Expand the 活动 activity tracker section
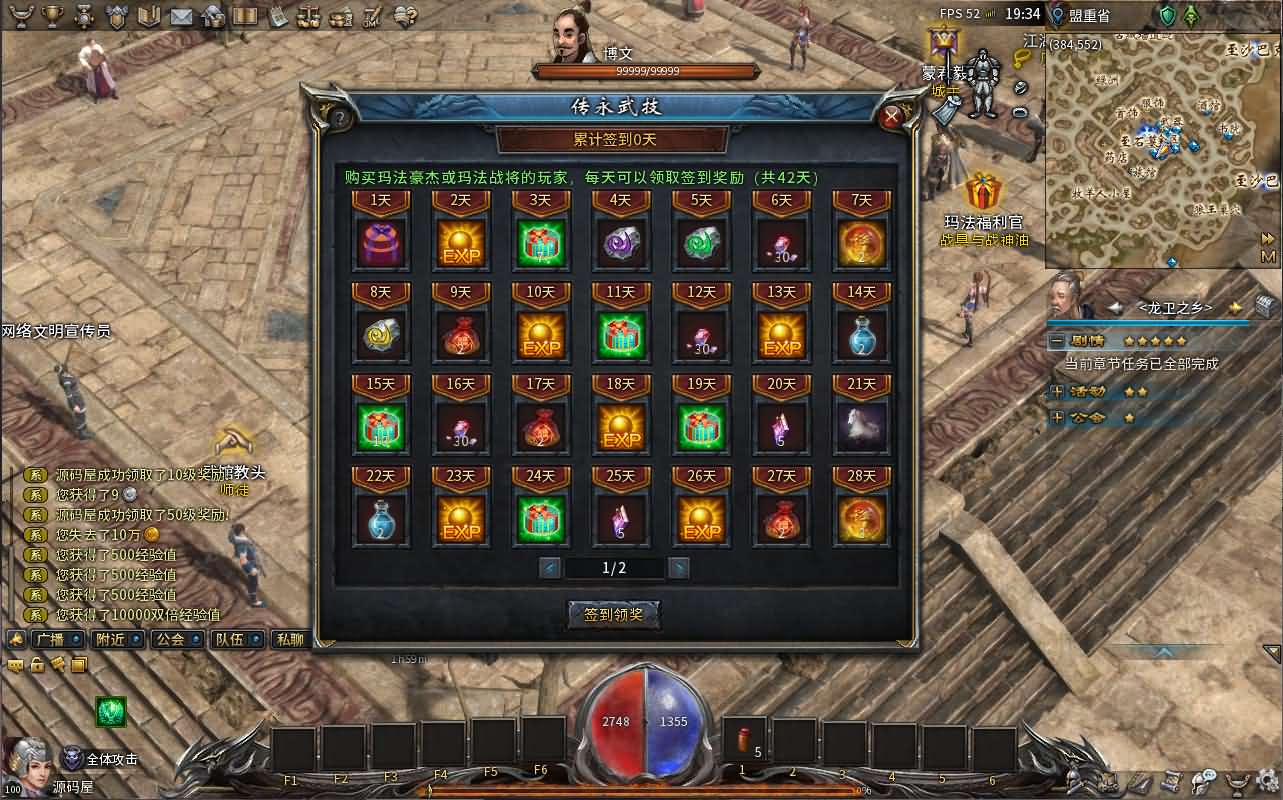Screen dimensions: 1283x800 [1056, 391]
